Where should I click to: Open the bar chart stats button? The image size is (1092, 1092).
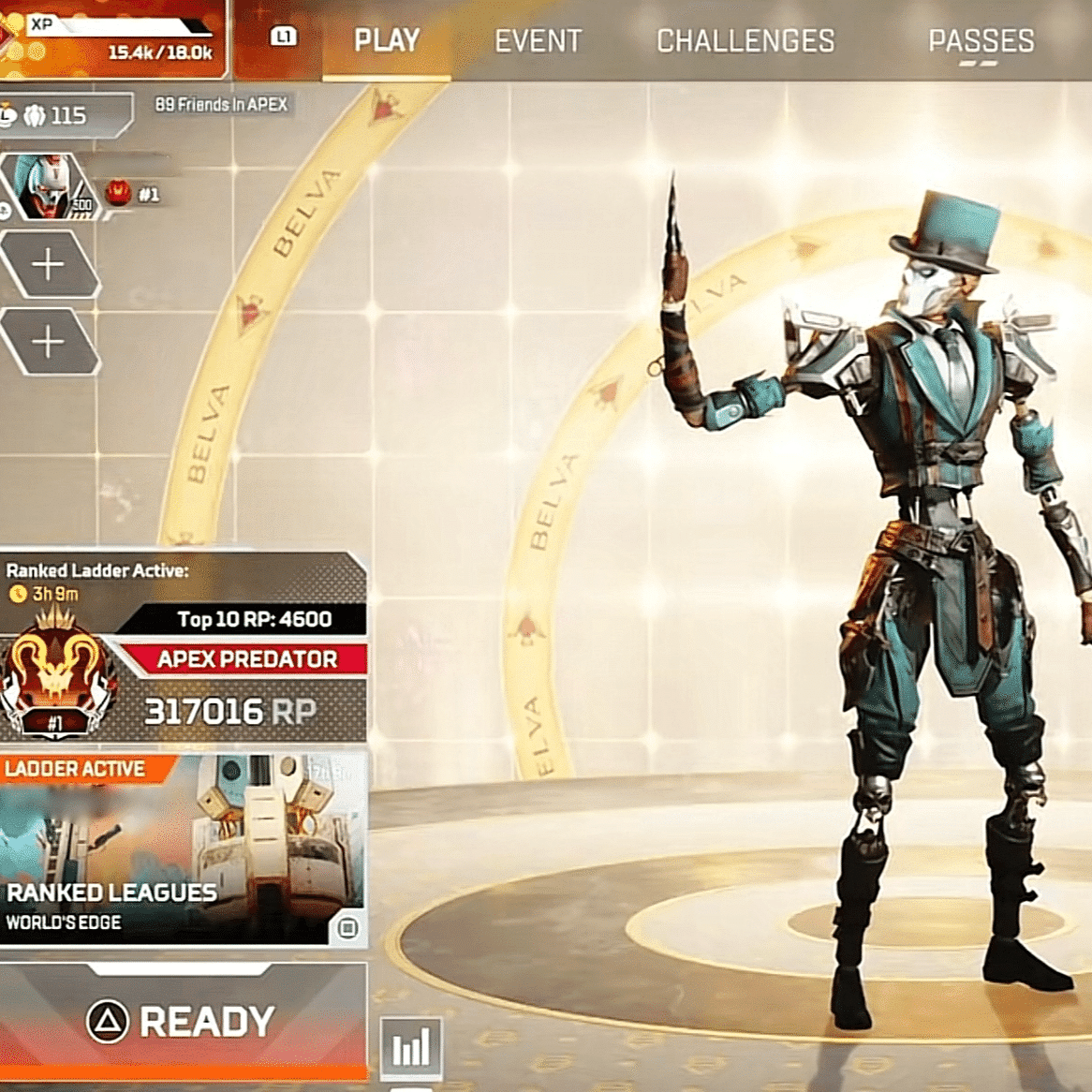[x=411, y=1046]
